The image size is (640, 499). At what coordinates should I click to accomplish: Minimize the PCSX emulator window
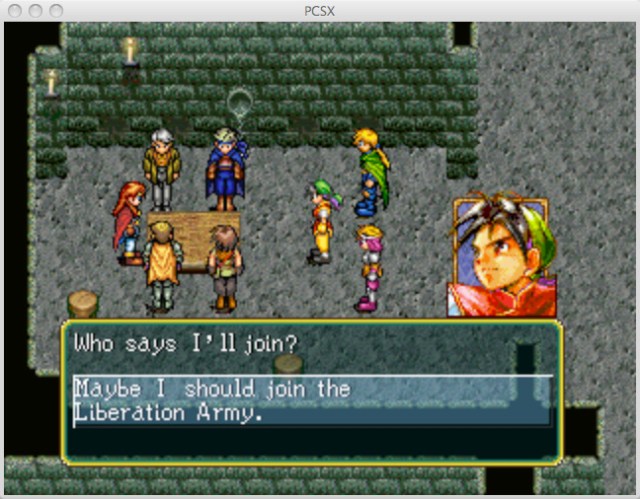pyautogui.click(x=36, y=10)
